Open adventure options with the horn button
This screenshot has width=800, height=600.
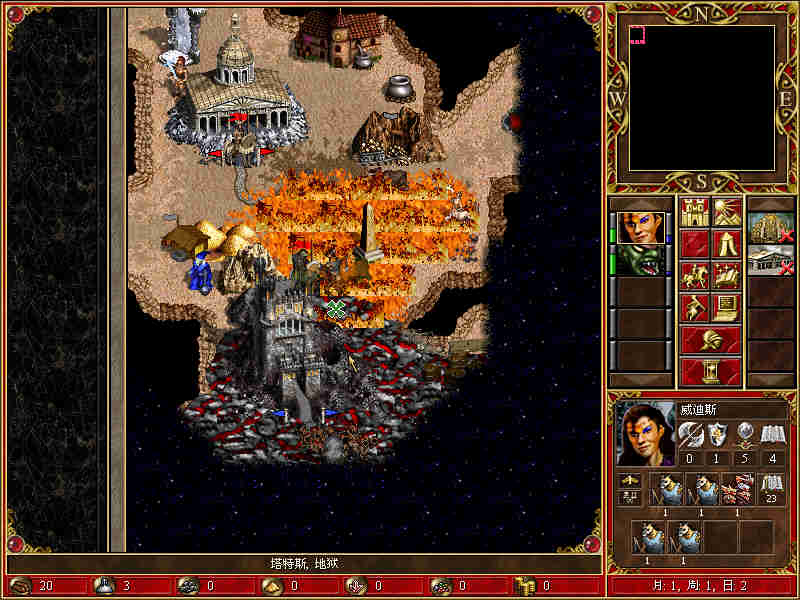pyautogui.click(x=694, y=307)
